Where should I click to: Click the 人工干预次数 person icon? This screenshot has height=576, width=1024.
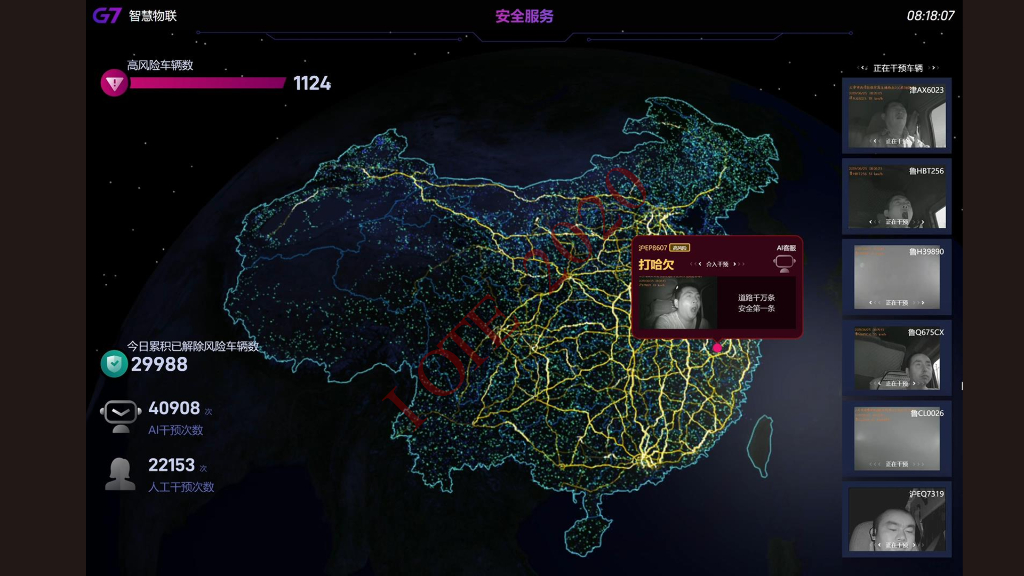[x=120, y=473]
